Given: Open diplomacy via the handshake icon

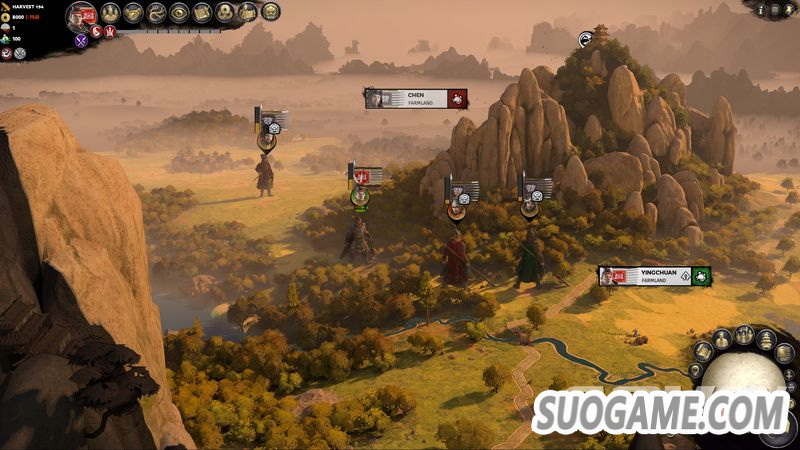Looking at the screenshot, I should tap(133, 13).
